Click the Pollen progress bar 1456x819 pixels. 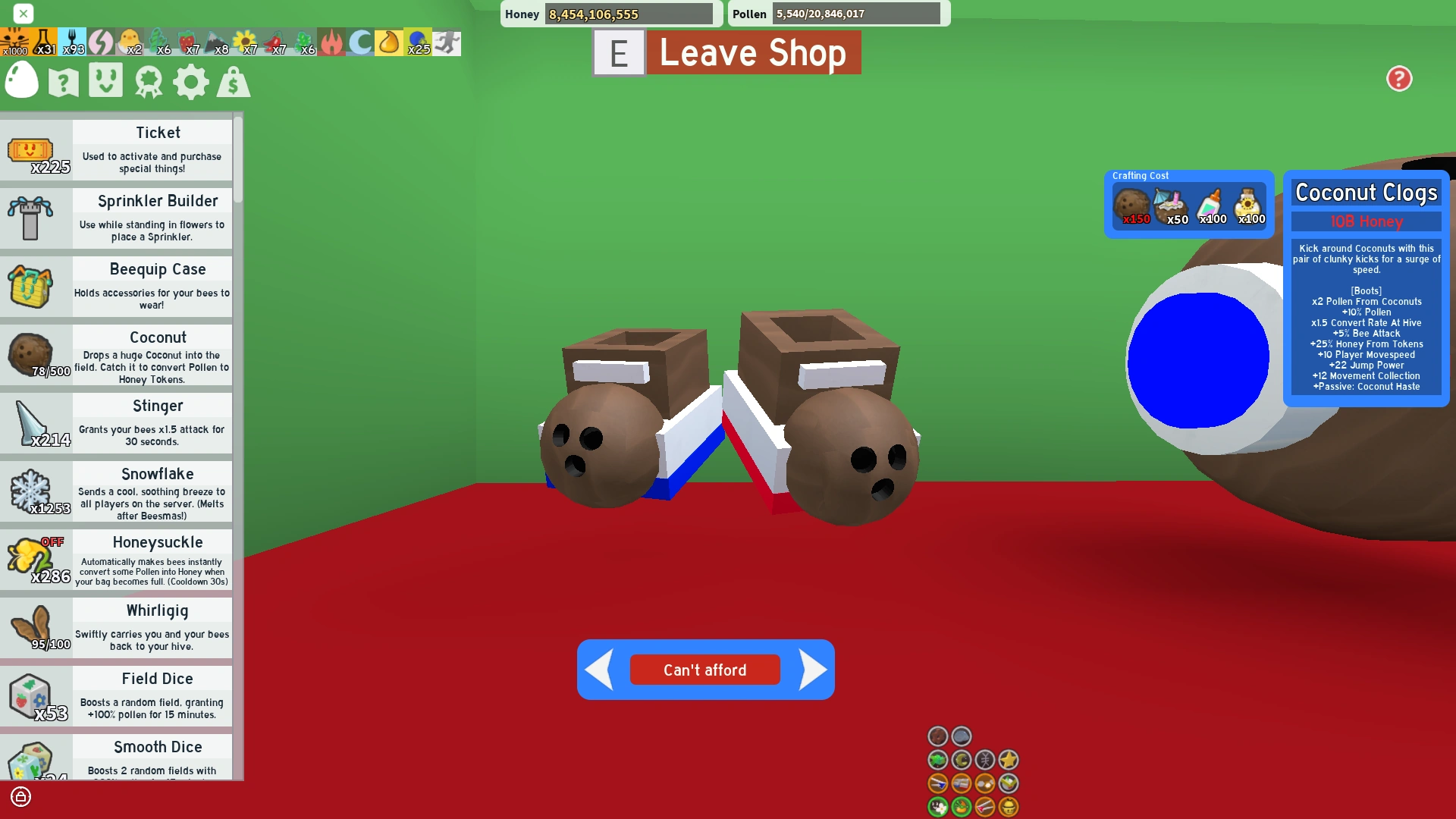(x=857, y=14)
